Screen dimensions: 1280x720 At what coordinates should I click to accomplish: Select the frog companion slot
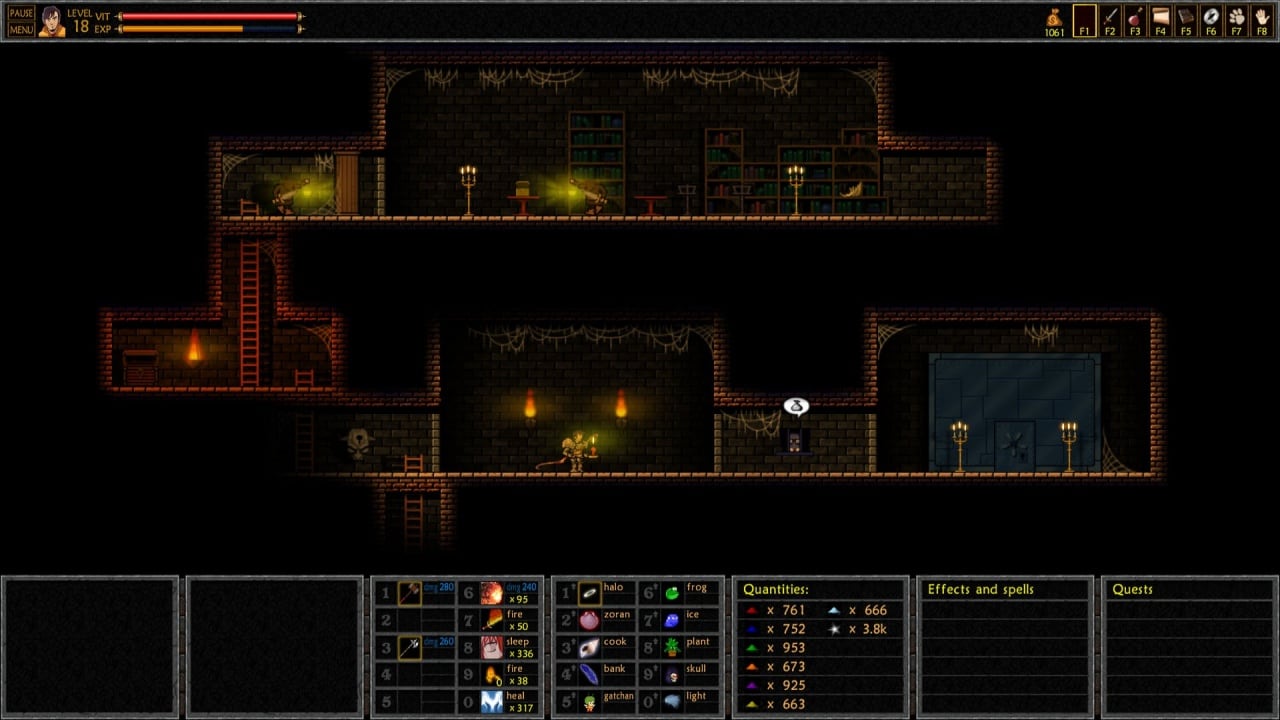pyautogui.click(x=673, y=593)
